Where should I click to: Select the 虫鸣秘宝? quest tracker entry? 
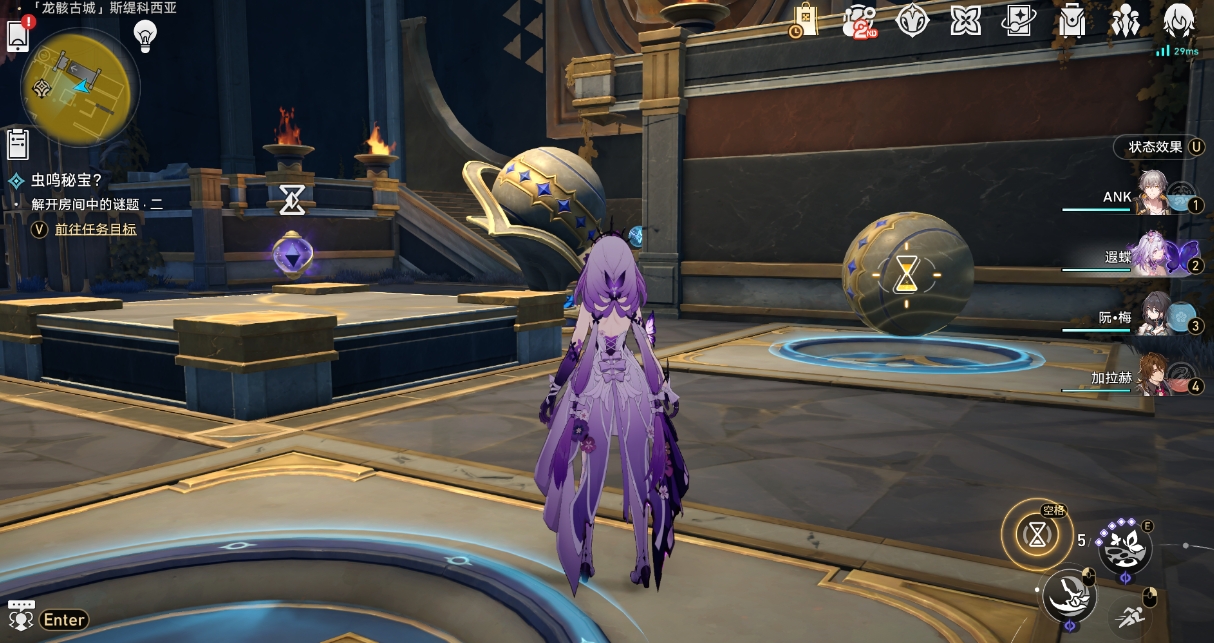(x=66, y=181)
